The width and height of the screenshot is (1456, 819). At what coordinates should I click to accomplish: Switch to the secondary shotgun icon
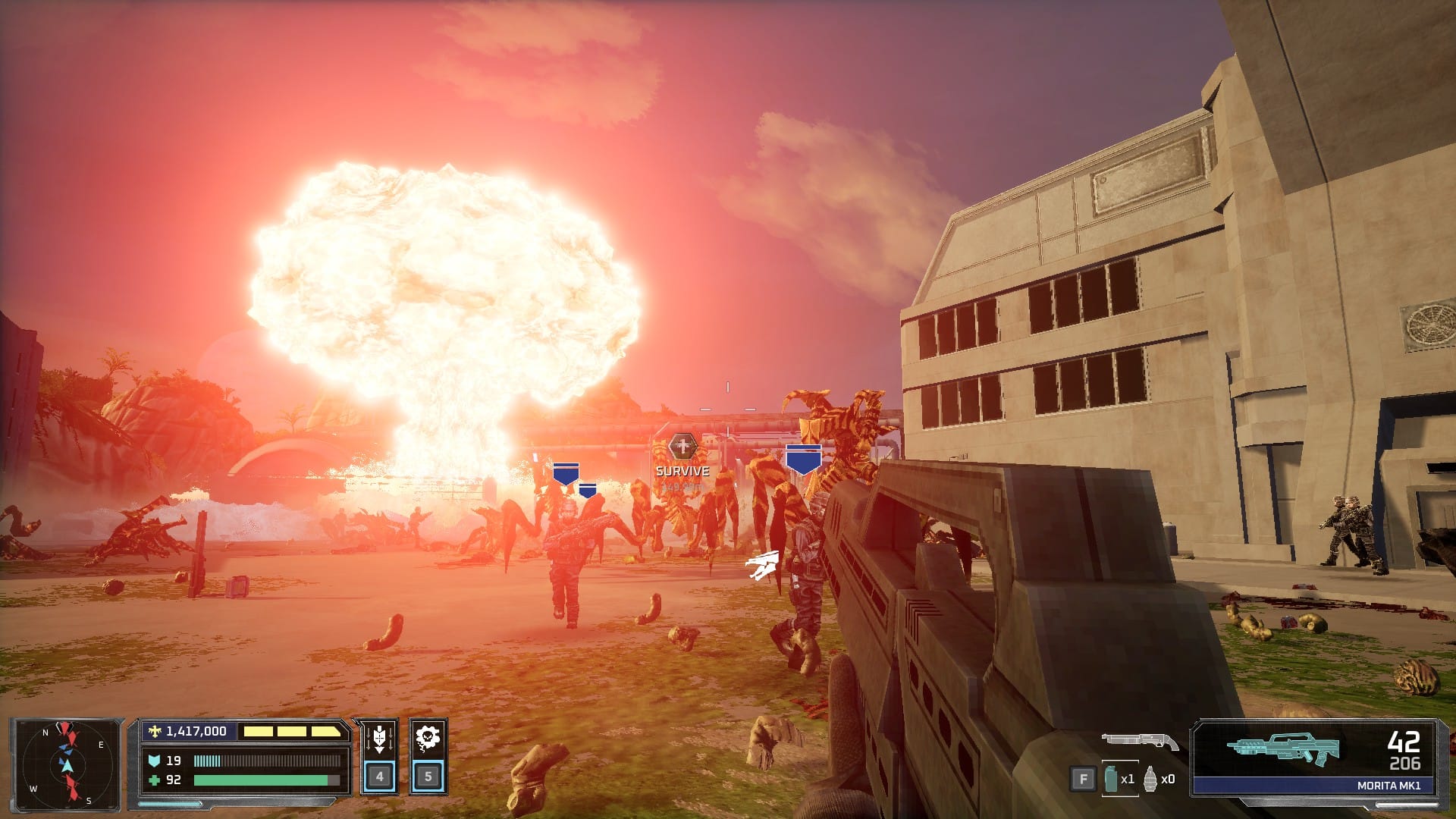click(x=1139, y=740)
